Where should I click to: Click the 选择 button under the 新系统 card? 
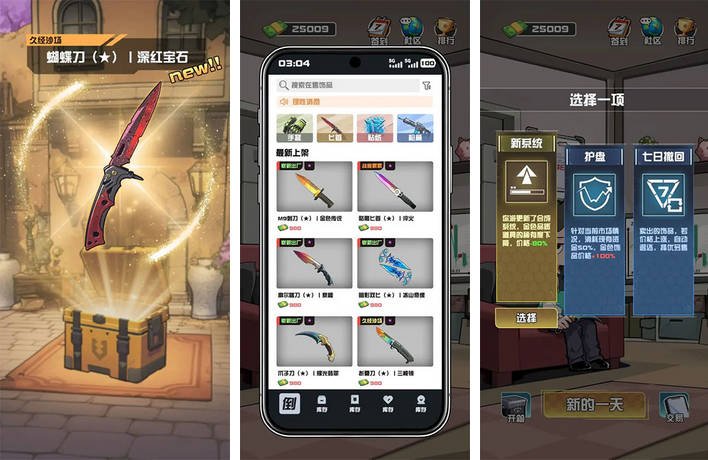(x=526, y=318)
